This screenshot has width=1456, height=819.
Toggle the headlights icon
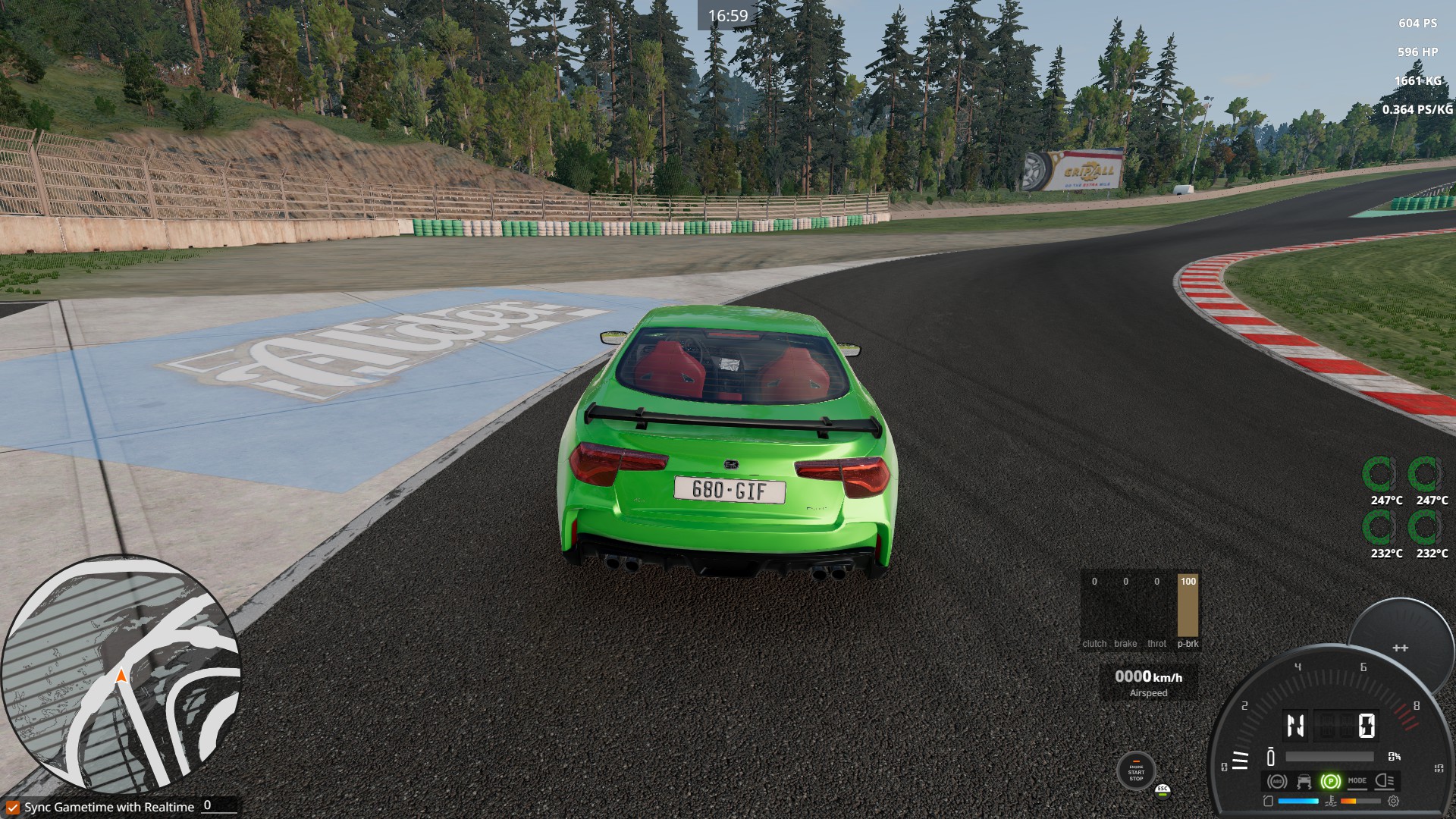[x=1384, y=781]
